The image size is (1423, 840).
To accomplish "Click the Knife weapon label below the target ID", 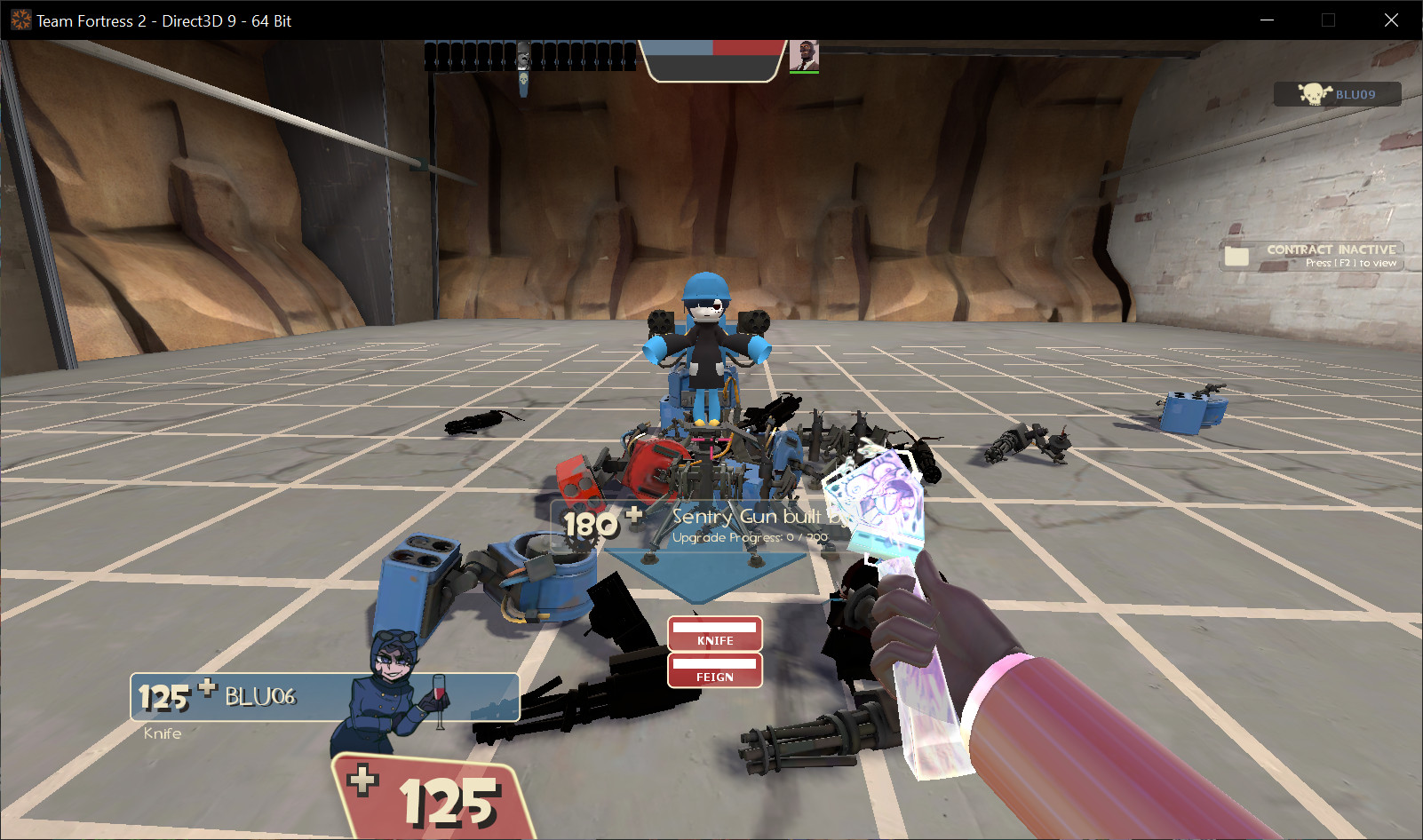I will pyautogui.click(x=162, y=733).
